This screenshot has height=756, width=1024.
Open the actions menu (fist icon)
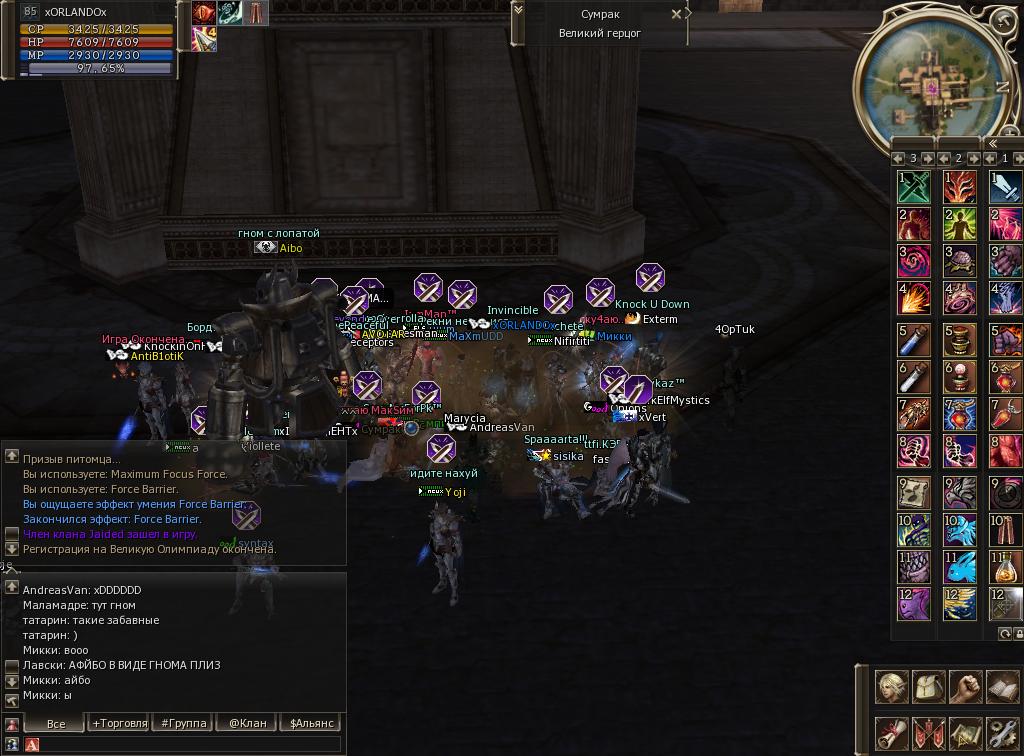(x=965, y=687)
